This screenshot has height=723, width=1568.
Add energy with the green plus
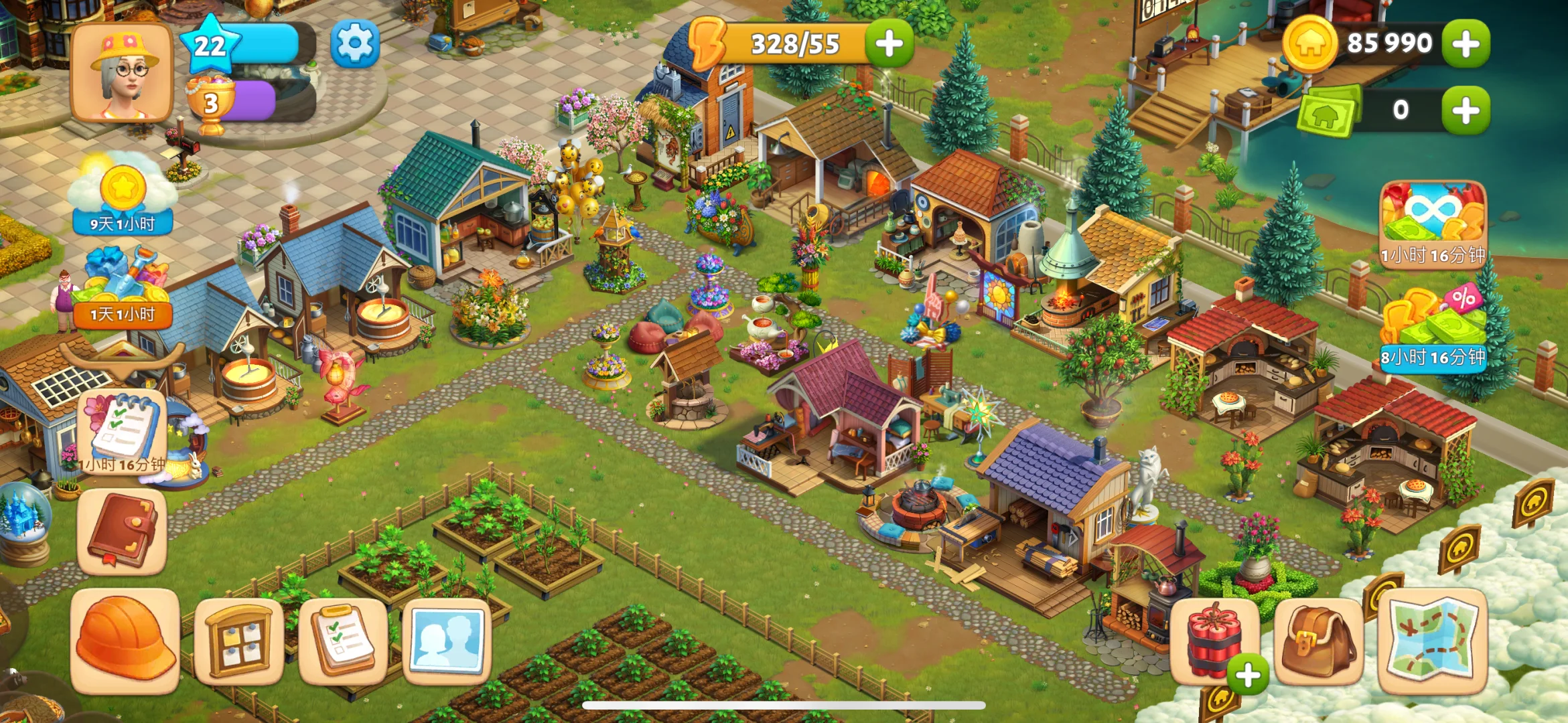889,44
